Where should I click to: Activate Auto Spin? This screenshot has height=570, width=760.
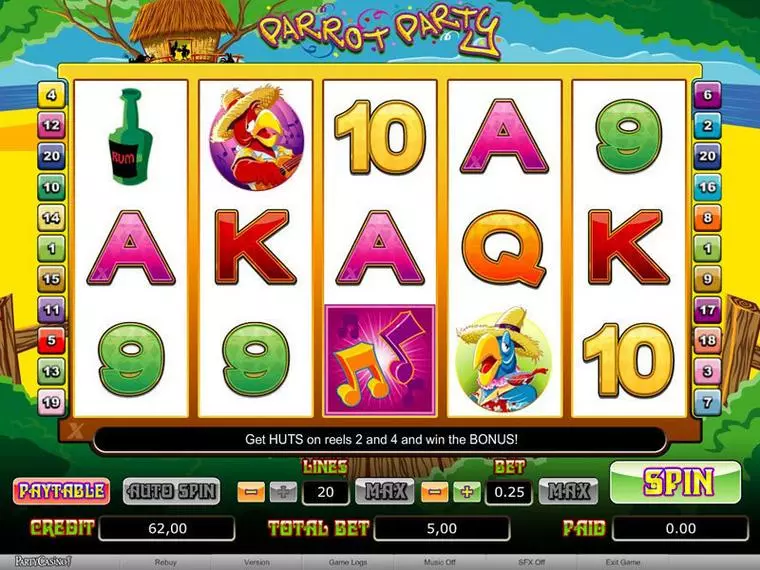[171, 491]
